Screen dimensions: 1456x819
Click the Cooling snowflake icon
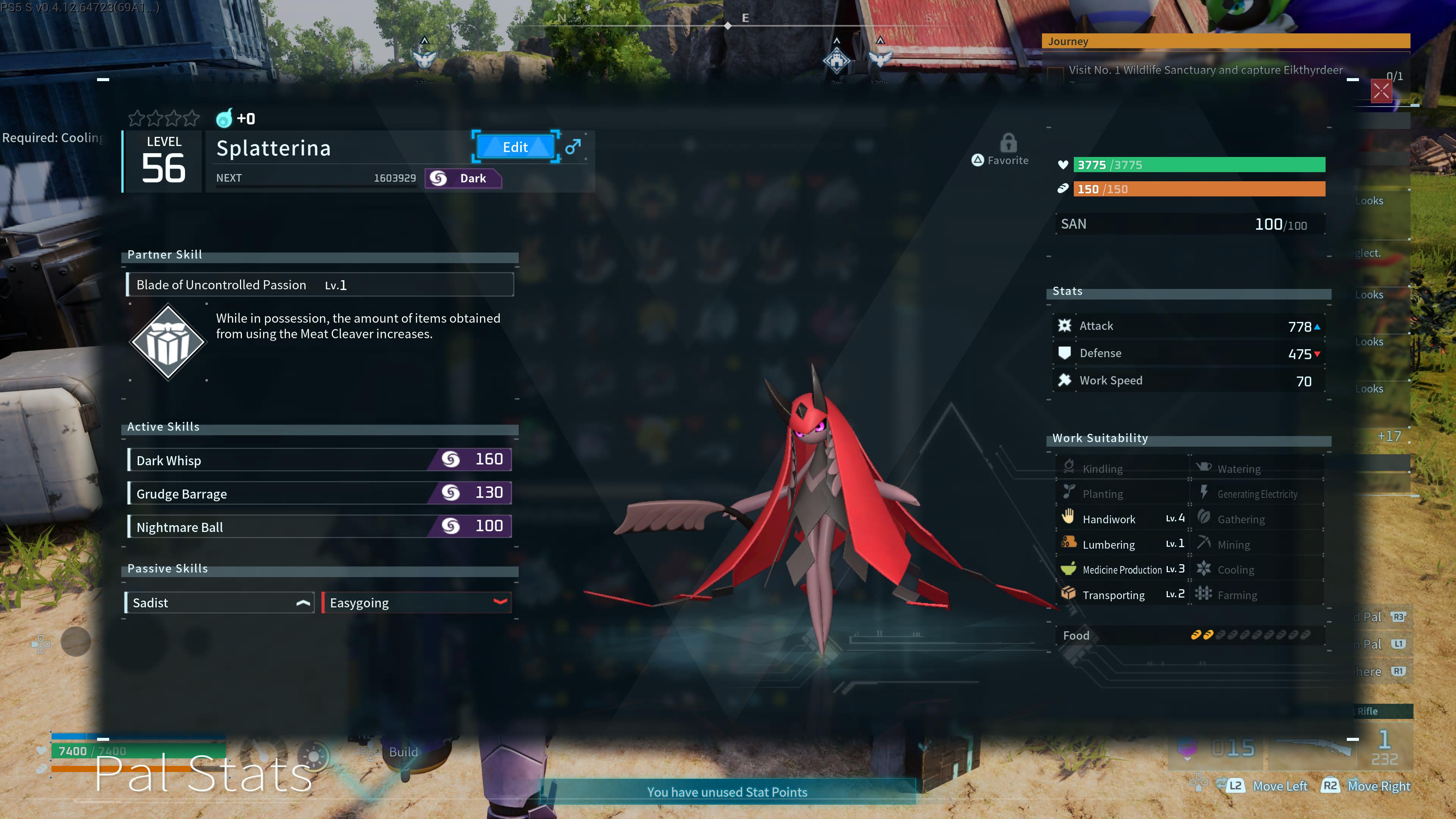pyautogui.click(x=1204, y=569)
